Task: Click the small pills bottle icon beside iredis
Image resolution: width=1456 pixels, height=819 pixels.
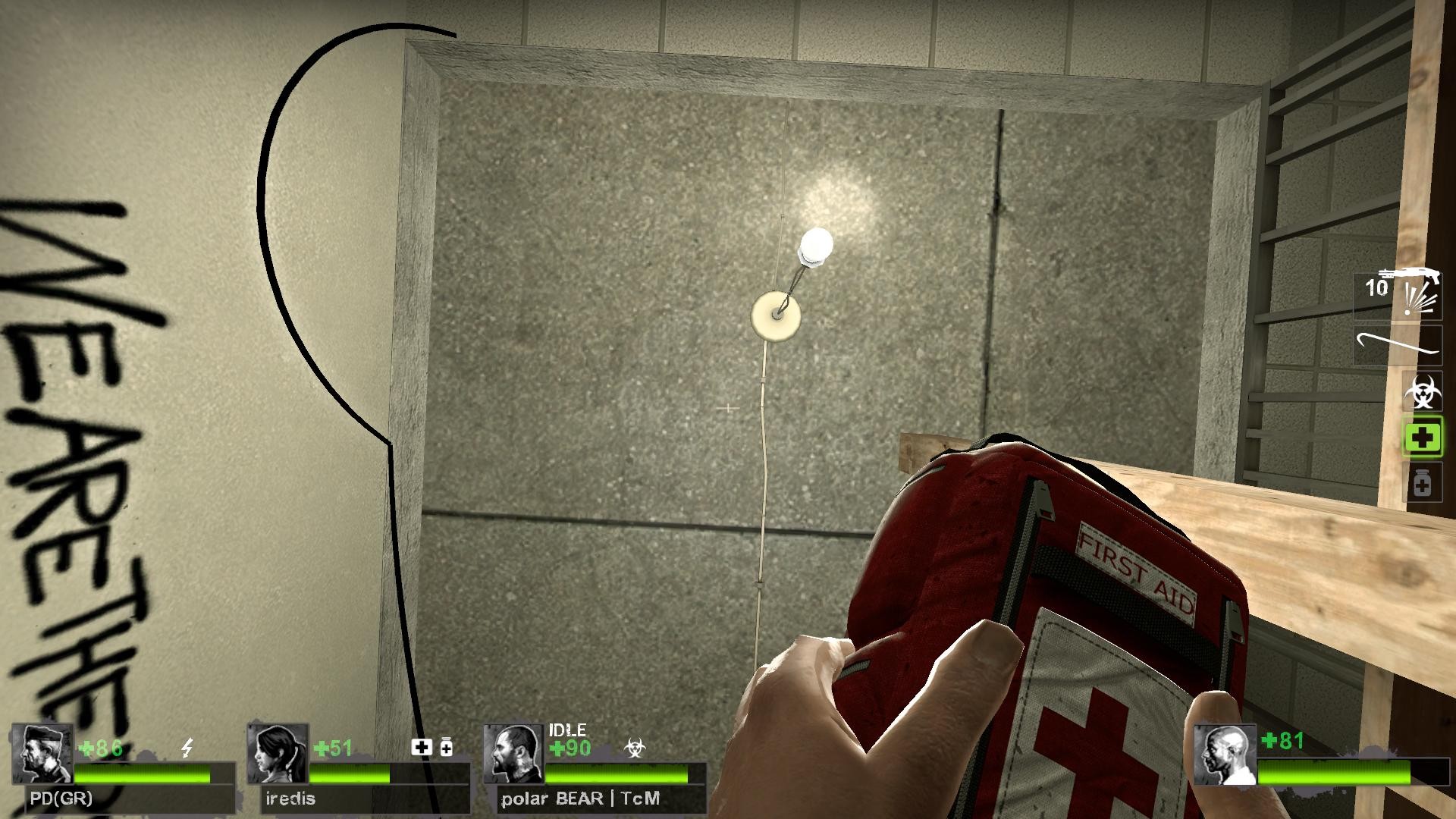Action: click(447, 747)
